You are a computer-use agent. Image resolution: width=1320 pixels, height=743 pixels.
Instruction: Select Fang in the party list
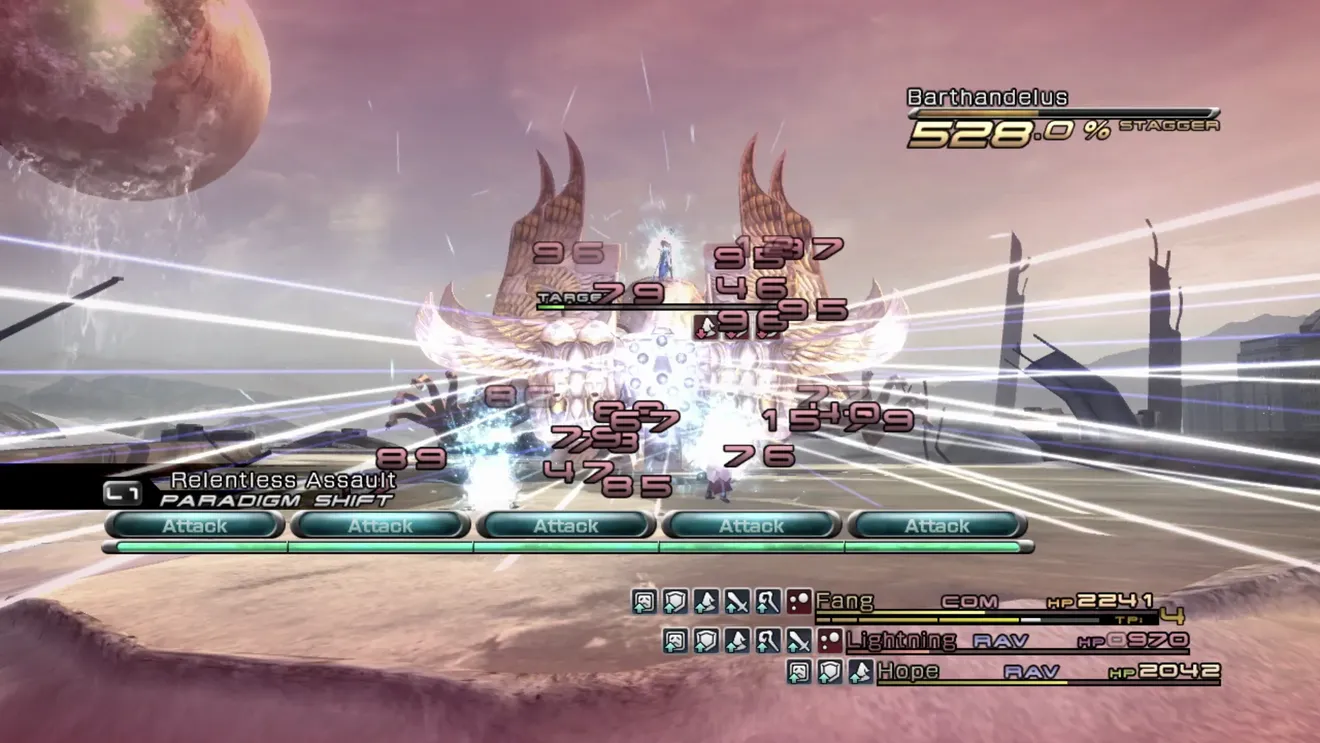[845, 601]
